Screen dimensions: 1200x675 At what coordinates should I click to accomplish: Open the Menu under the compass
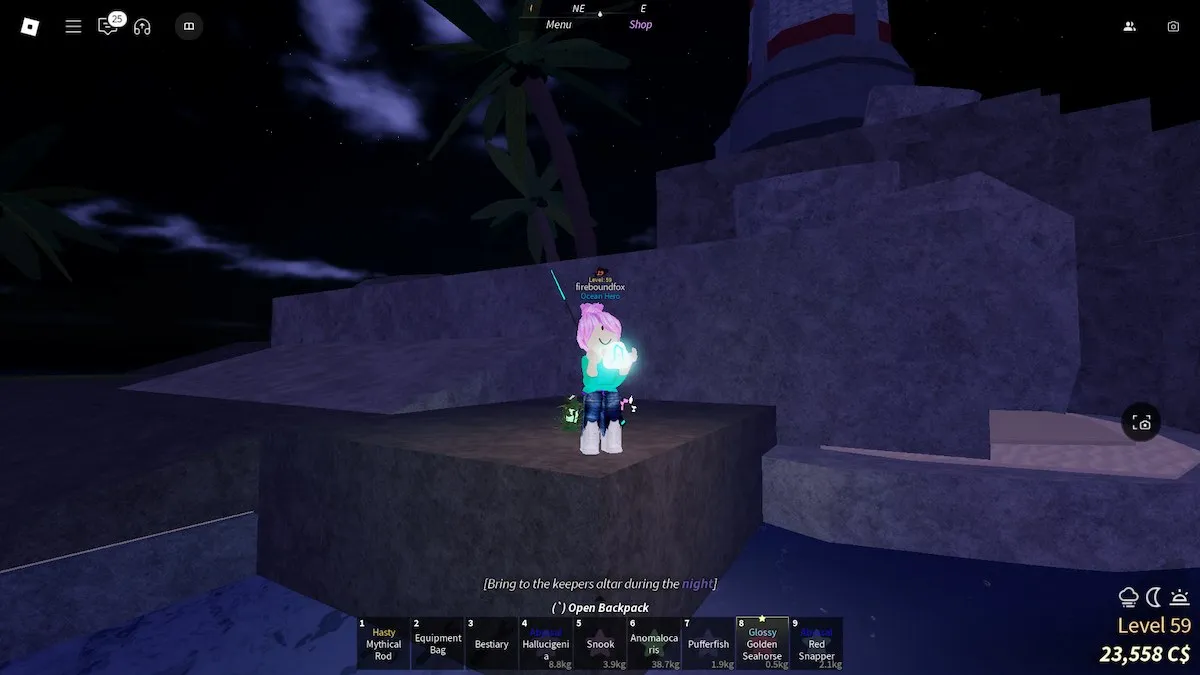[559, 25]
